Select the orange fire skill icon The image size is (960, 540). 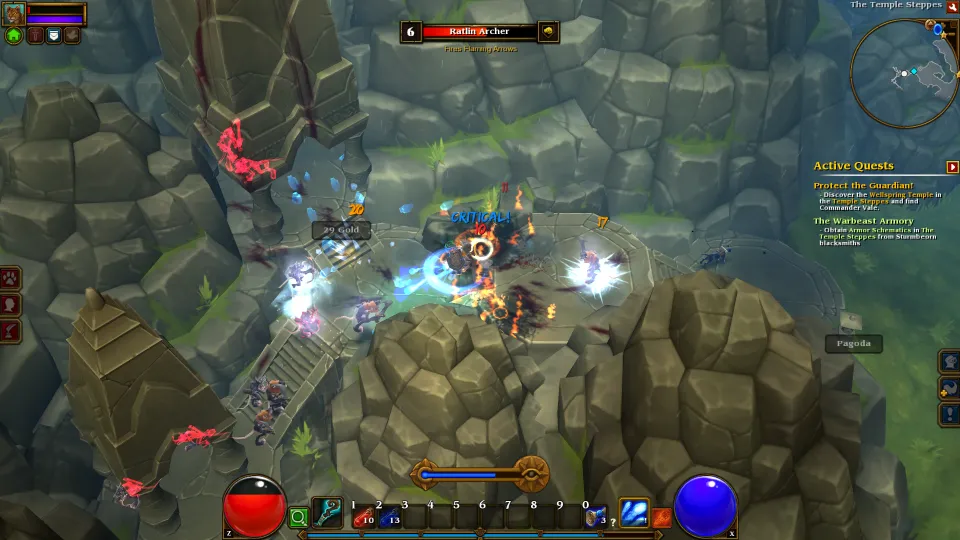tap(661, 517)
